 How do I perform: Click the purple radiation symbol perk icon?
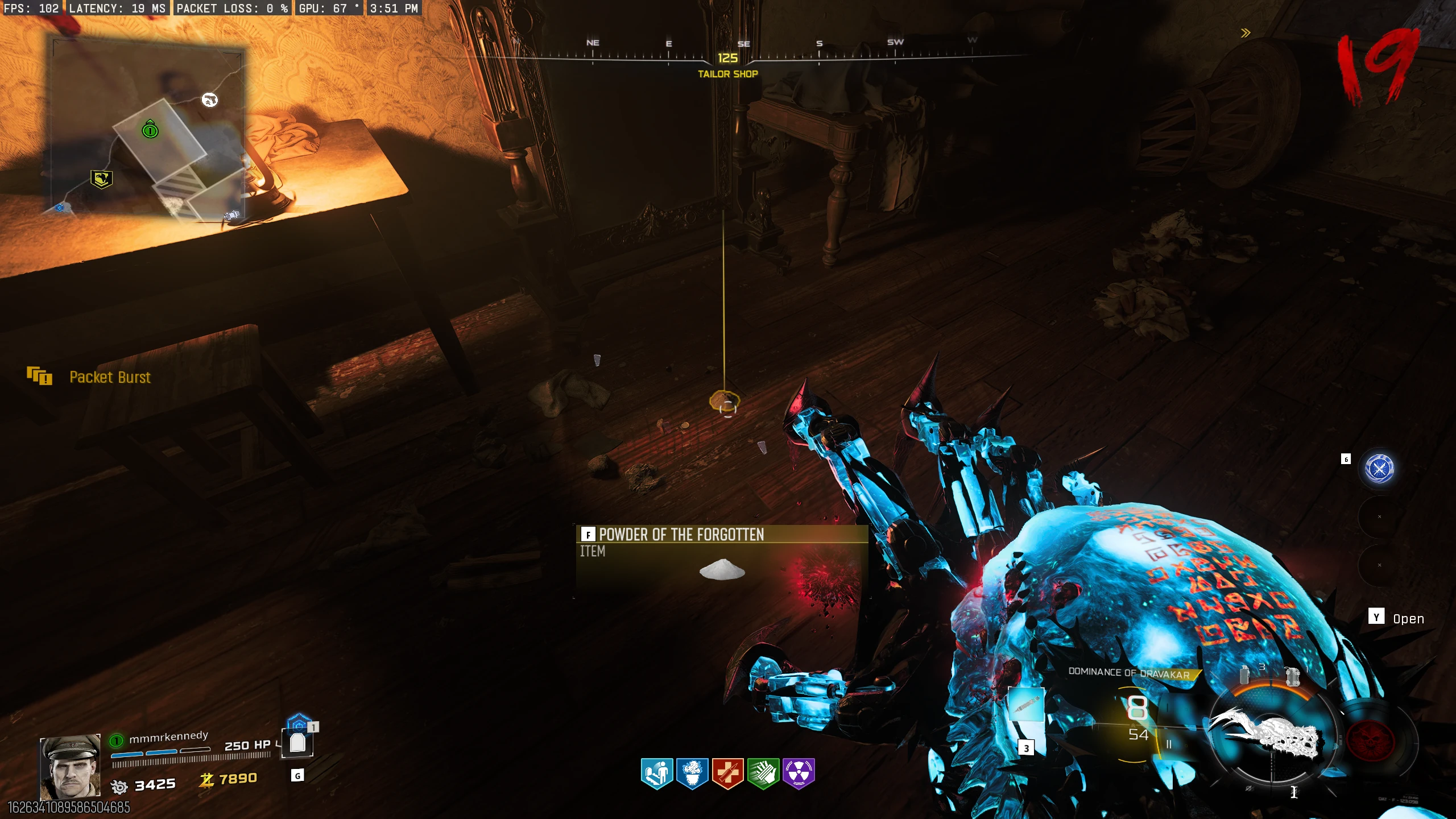click(x=799, y=773)
